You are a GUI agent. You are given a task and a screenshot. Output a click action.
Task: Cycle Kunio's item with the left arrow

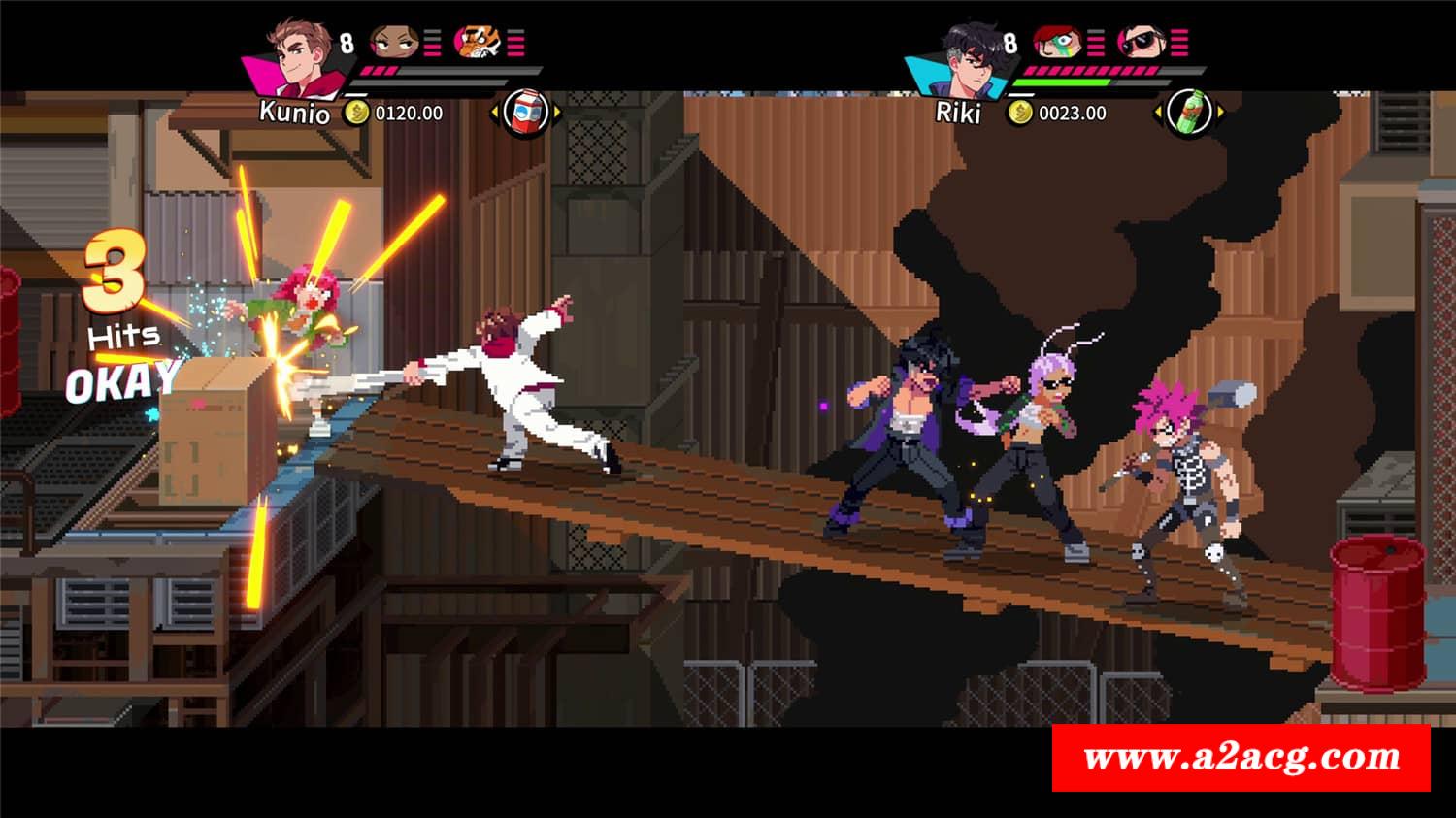click(495, 114)
